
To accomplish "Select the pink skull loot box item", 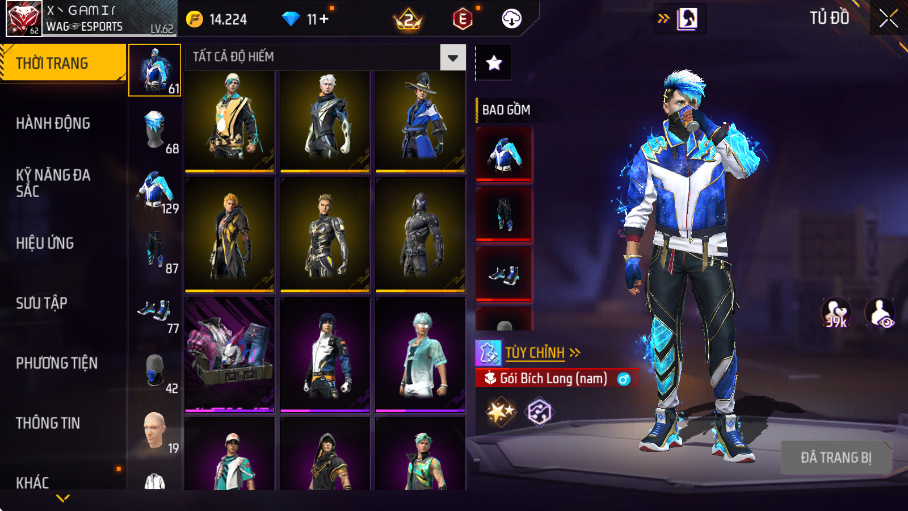I will point(229,353).
